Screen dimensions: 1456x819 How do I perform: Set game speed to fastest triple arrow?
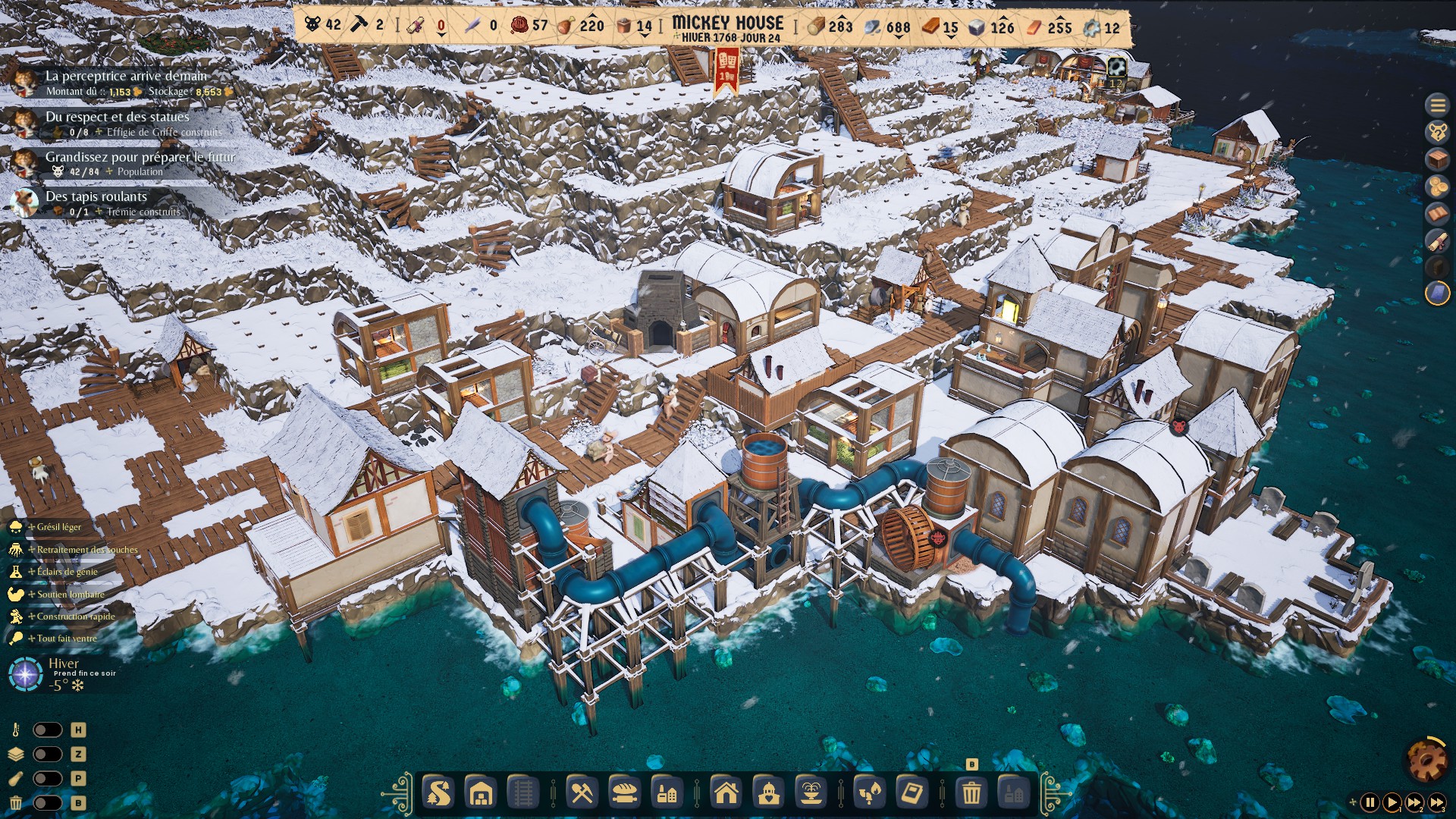1437,802
